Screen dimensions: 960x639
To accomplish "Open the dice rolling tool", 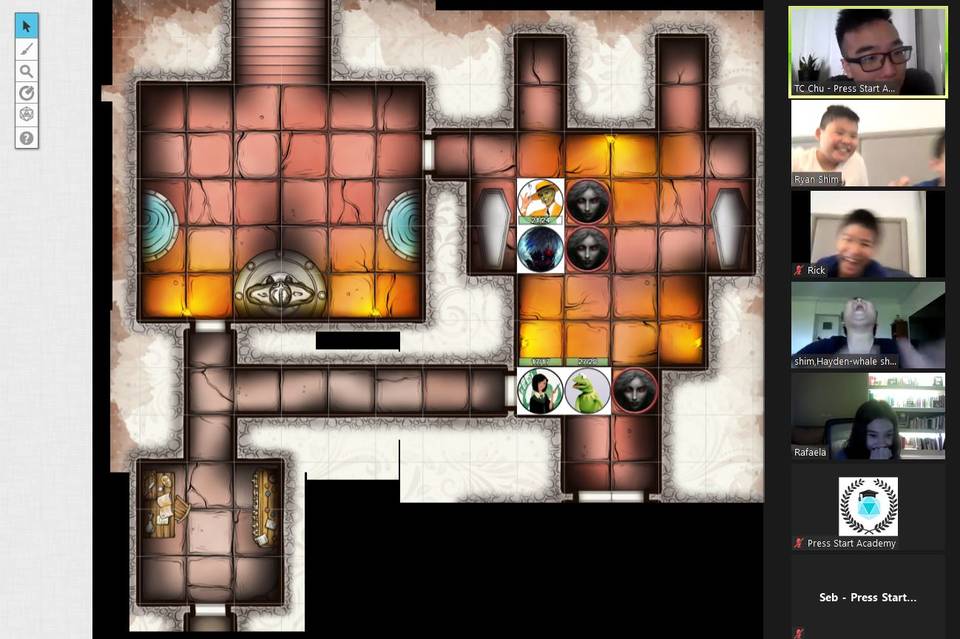I will pos(27,115).
